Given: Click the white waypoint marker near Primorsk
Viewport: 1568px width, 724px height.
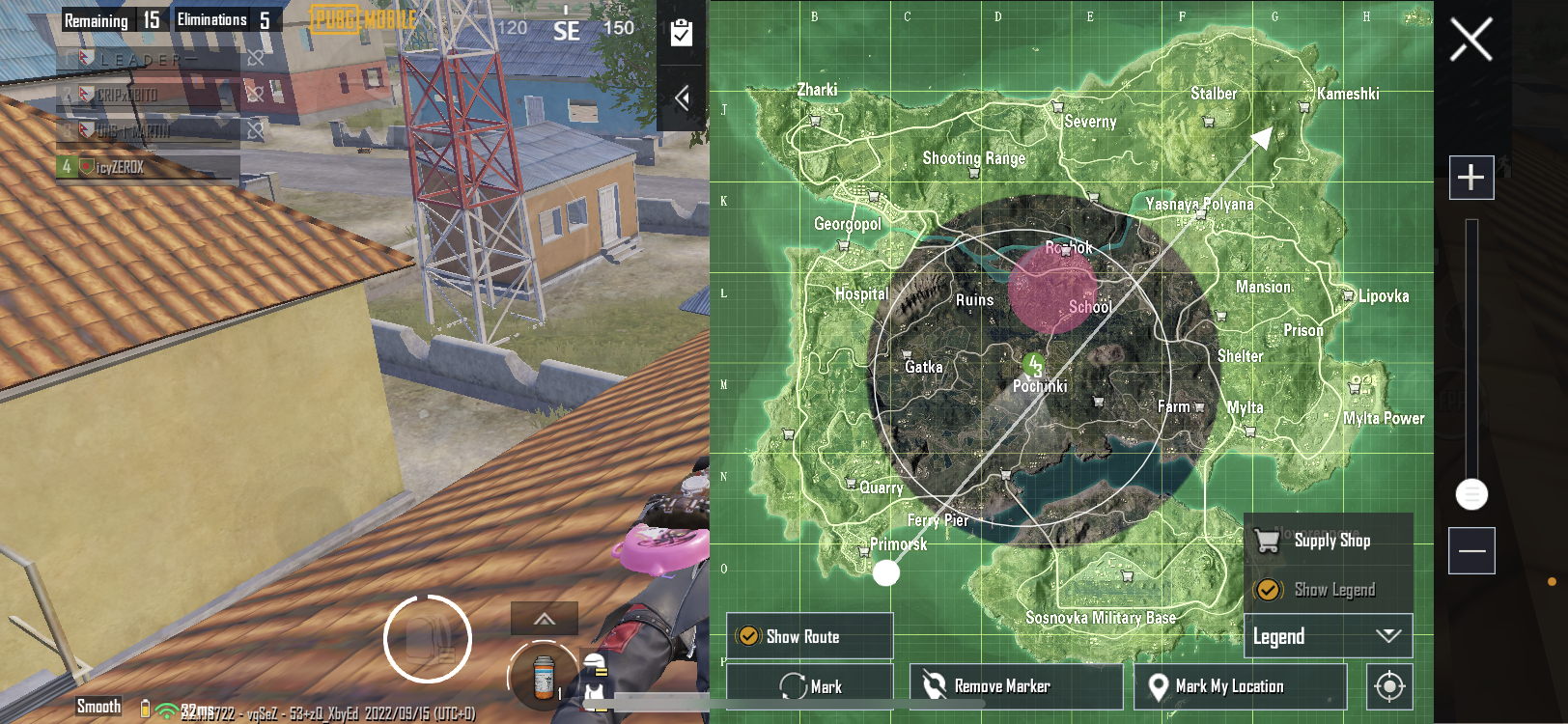Looking at the screenshot, I should click(x=886, y=573).
